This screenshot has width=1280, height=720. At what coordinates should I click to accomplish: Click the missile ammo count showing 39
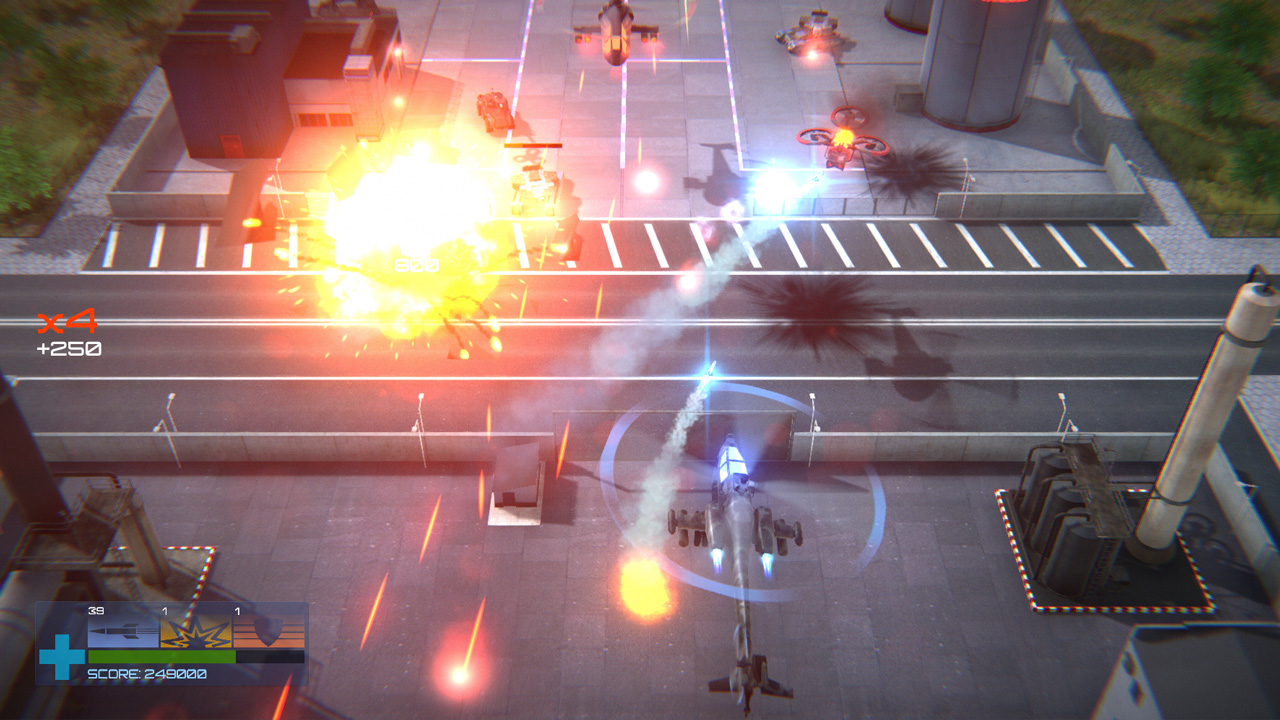95,610
